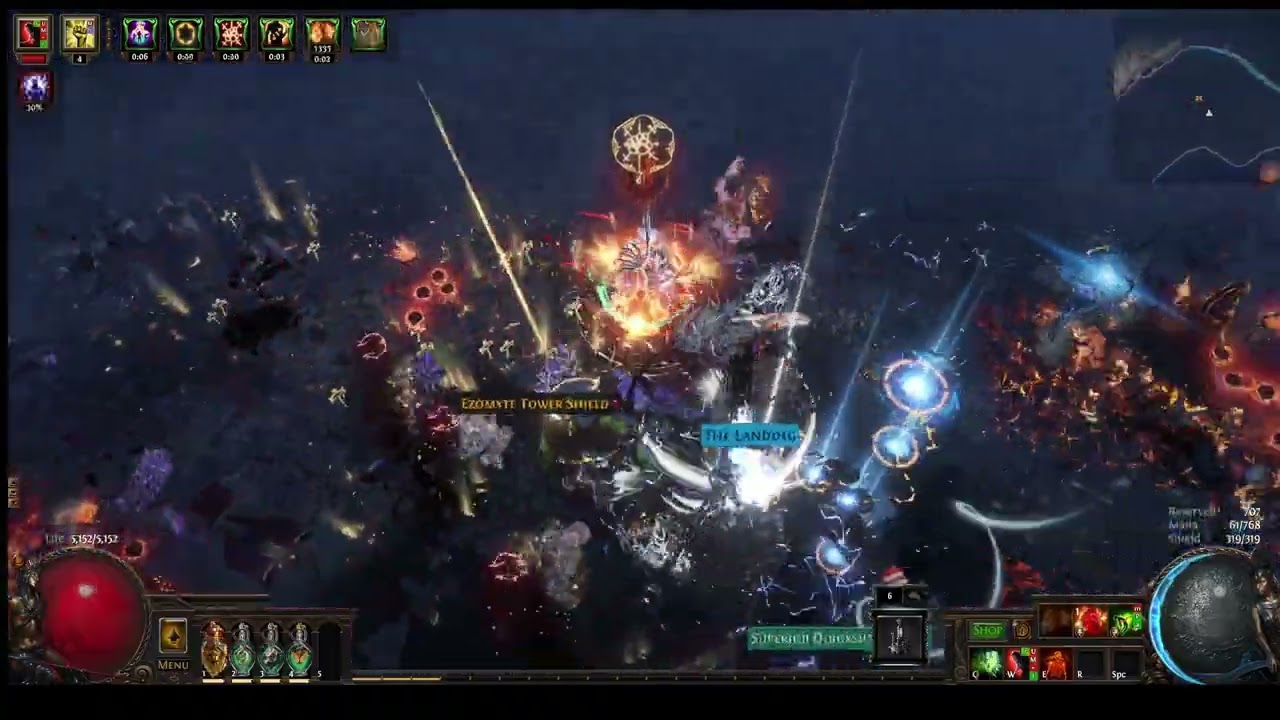
Task: Use the golden flask in slot 1
Action: coord(214,648)
